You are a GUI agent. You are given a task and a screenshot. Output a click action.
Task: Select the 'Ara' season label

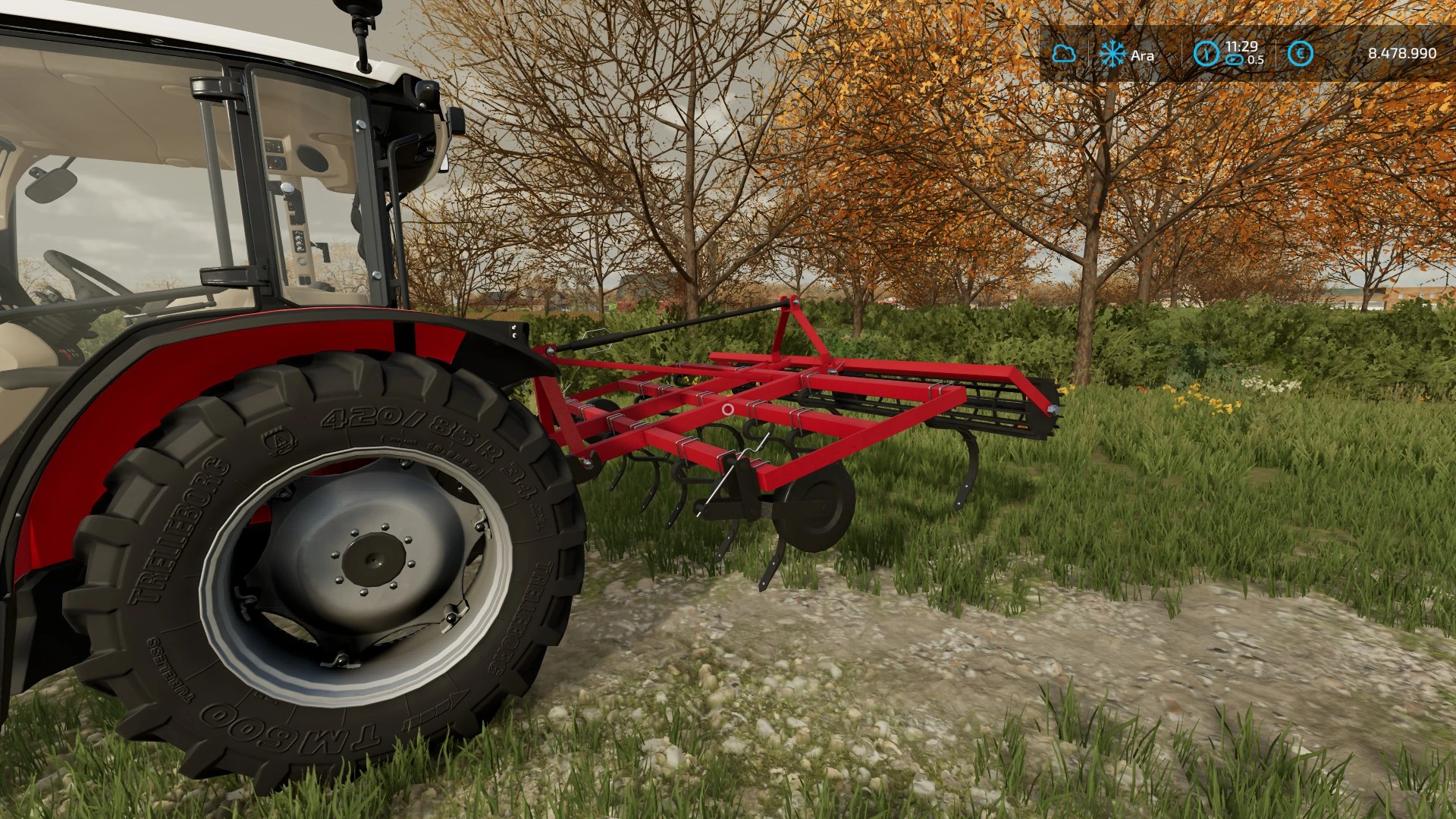pyautogui.click(x=1144, y=56)
